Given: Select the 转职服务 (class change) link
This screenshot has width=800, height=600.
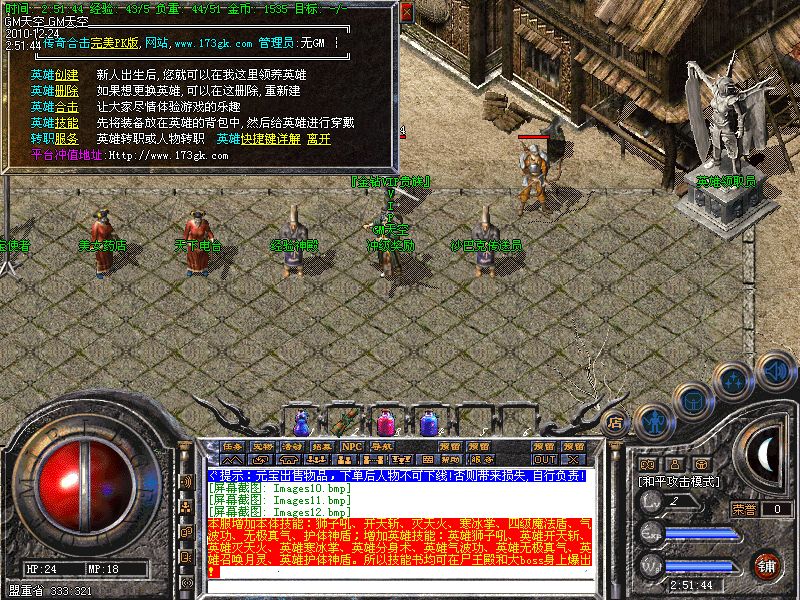Looking at the screenshot, I should tap(54, 139).
